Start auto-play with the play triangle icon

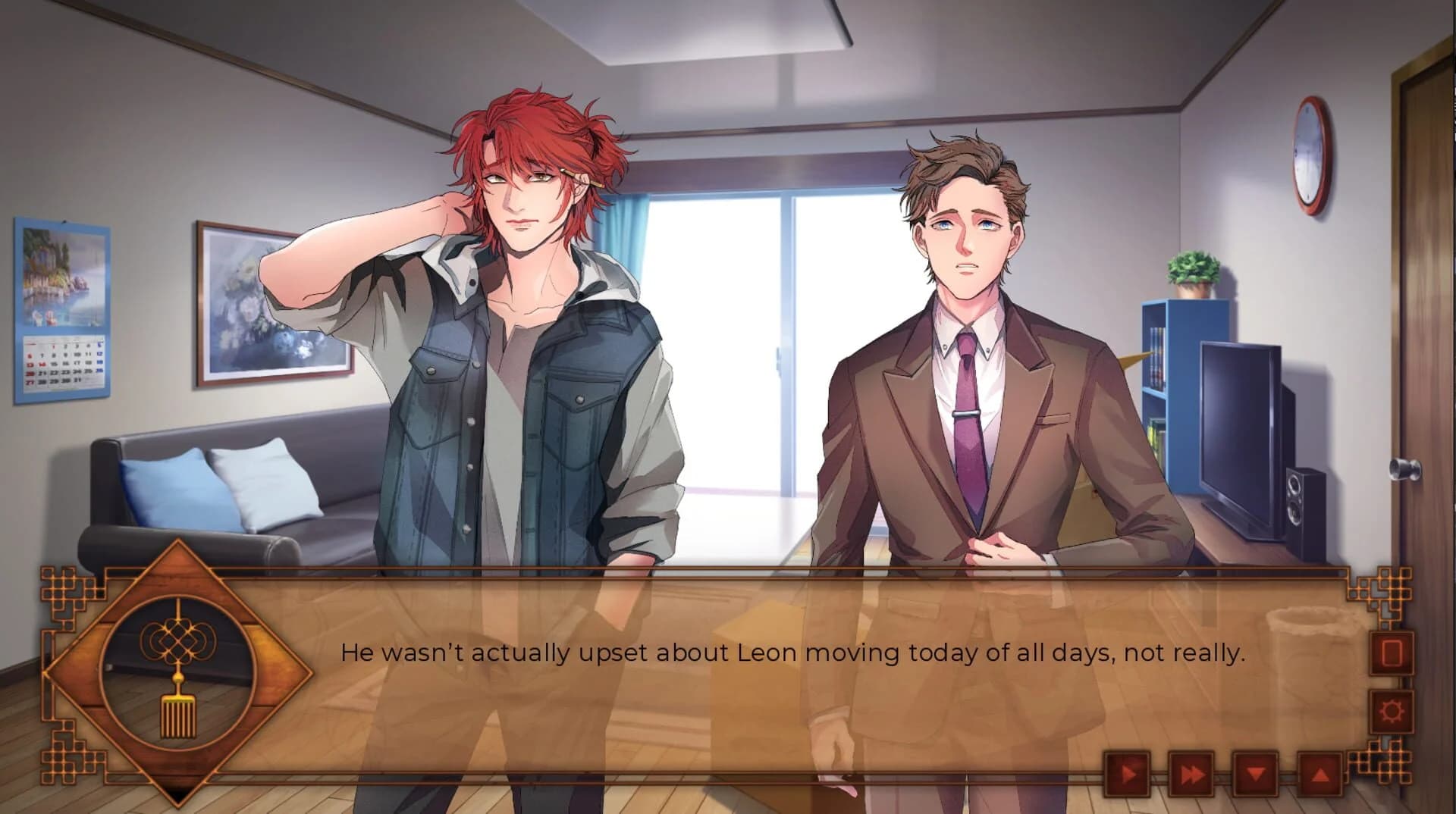tap(1129, 774)
